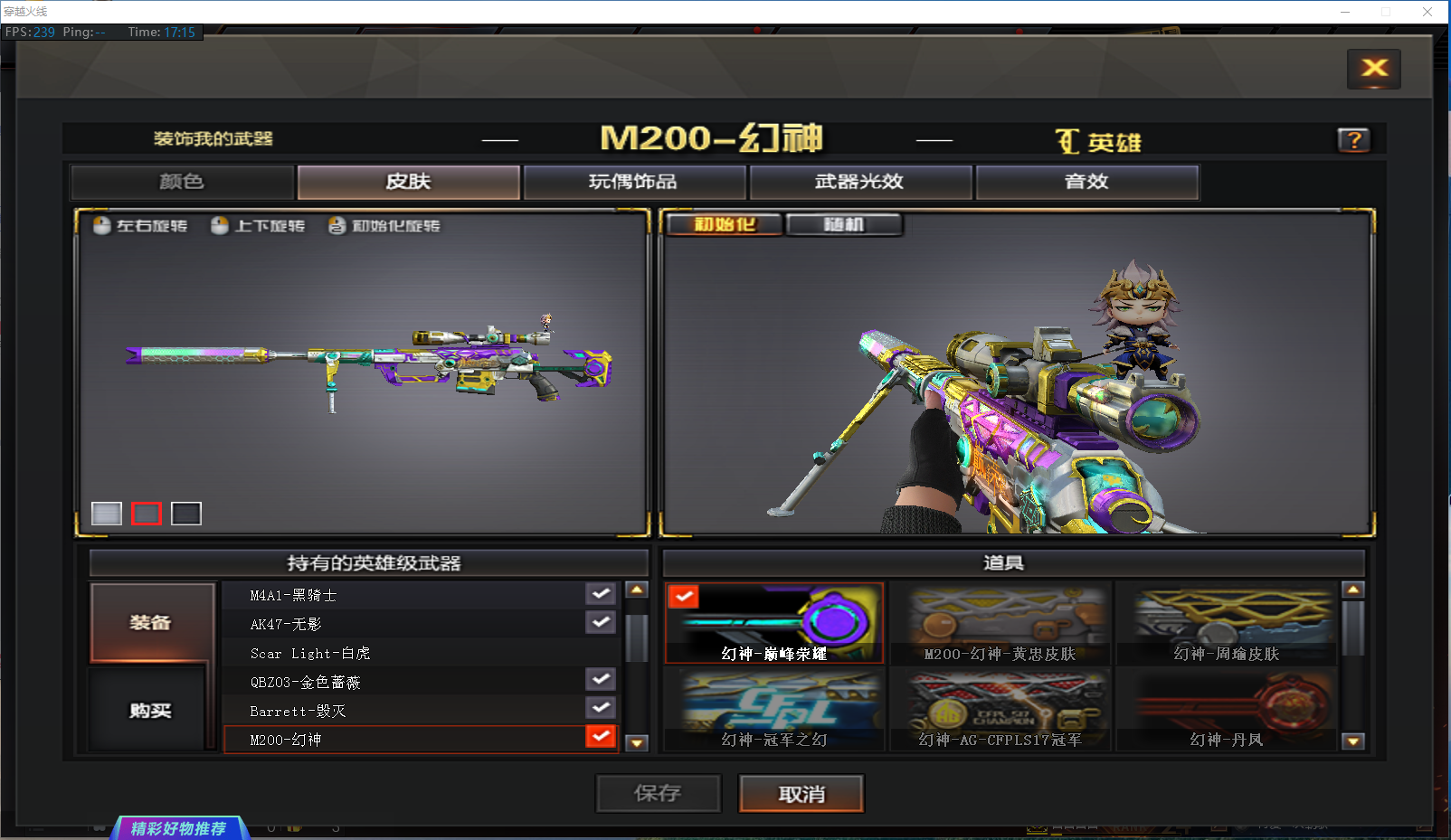Toggle the checkmark next to AK47-无影
Viewport: 1451px width, 840px height.
(600, 621)
